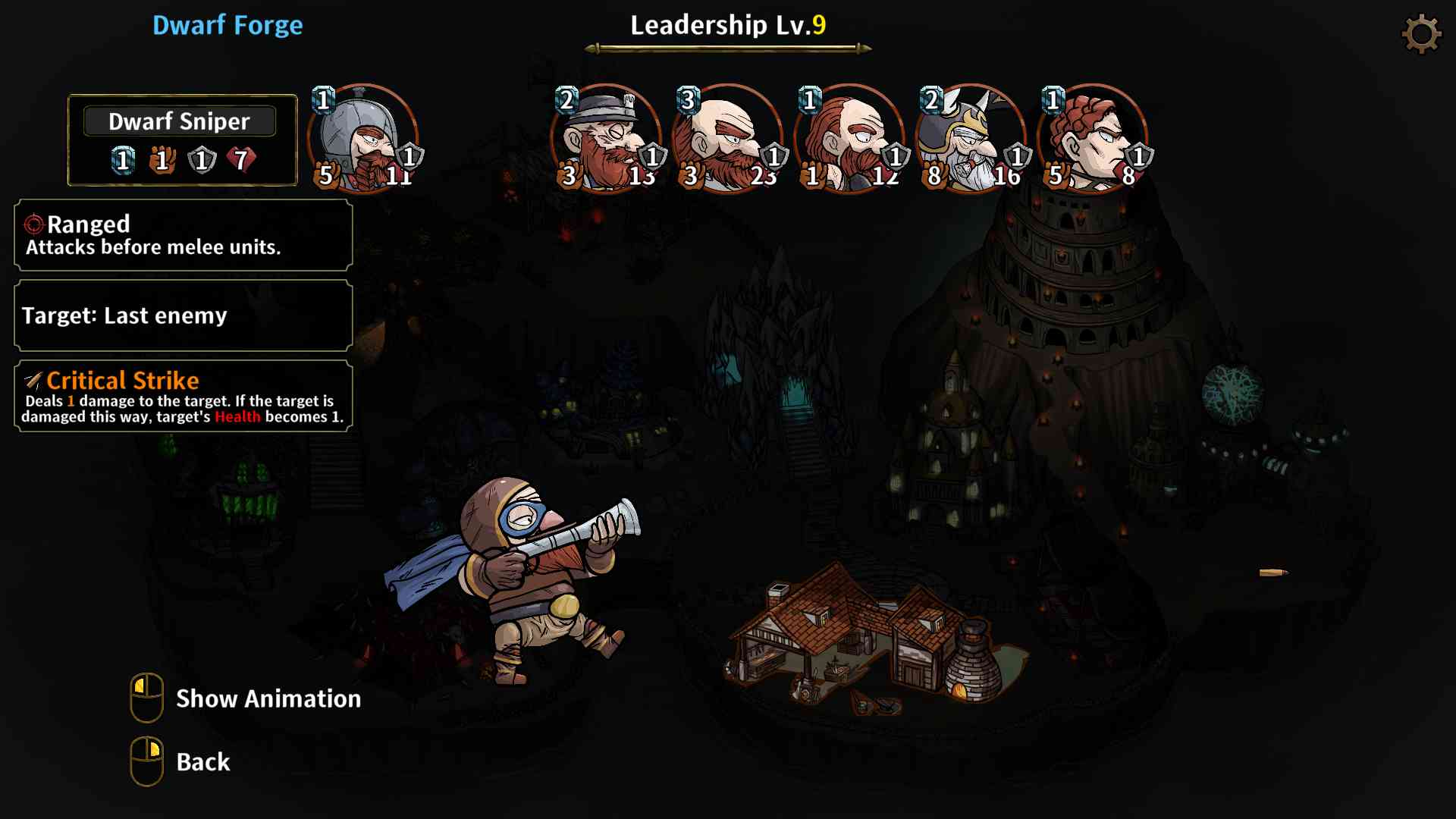Select the winged-helmet dwarf king portrait
This screenshot has height=819, width=1456.
(971, 140)
